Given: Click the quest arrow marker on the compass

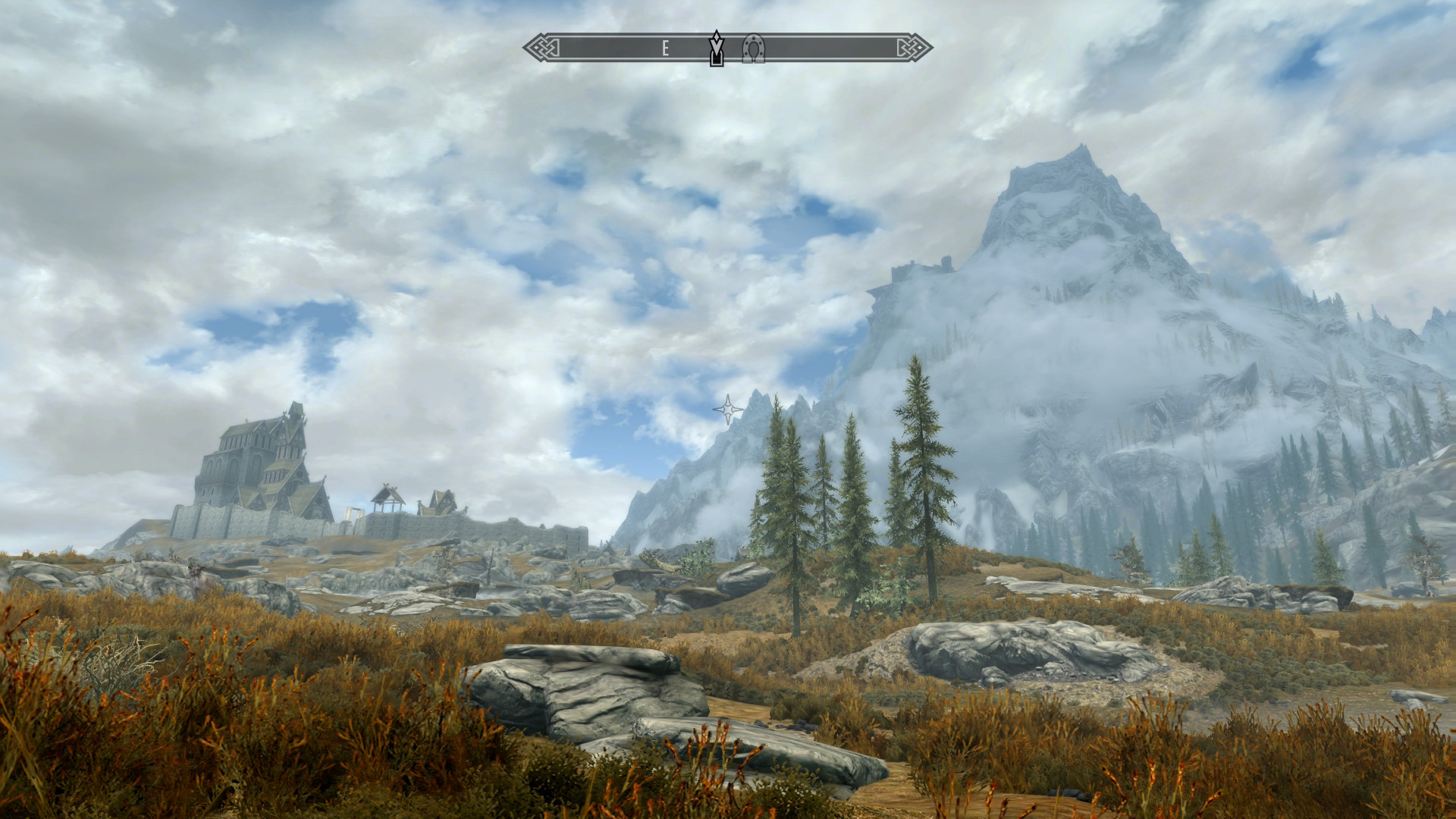Looking at the screenshot, I should click(716, 48).
